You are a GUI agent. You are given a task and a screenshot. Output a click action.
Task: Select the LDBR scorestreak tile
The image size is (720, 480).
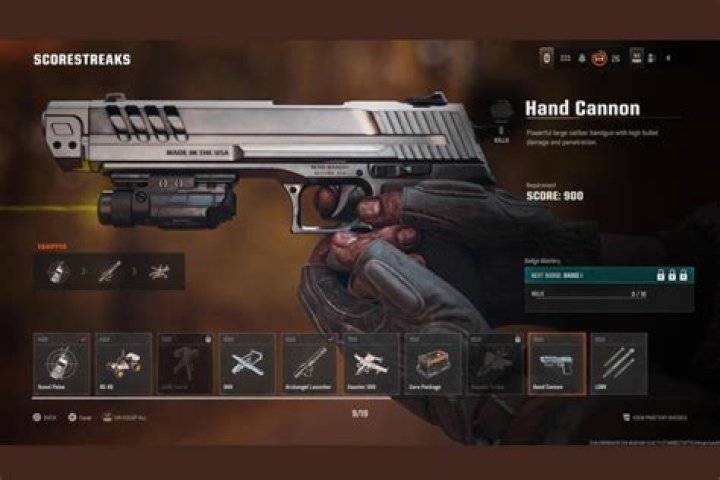(x=617, y=363)
